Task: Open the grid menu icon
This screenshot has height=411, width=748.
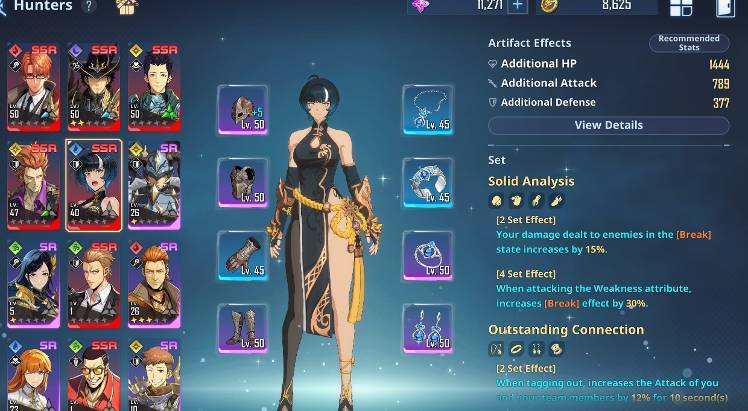Action: point(681,8)
